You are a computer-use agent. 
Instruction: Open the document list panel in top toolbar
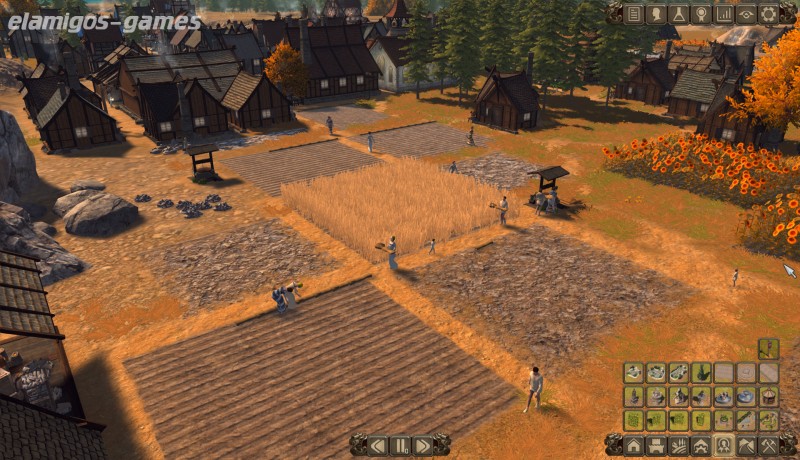tap(633, 14)
